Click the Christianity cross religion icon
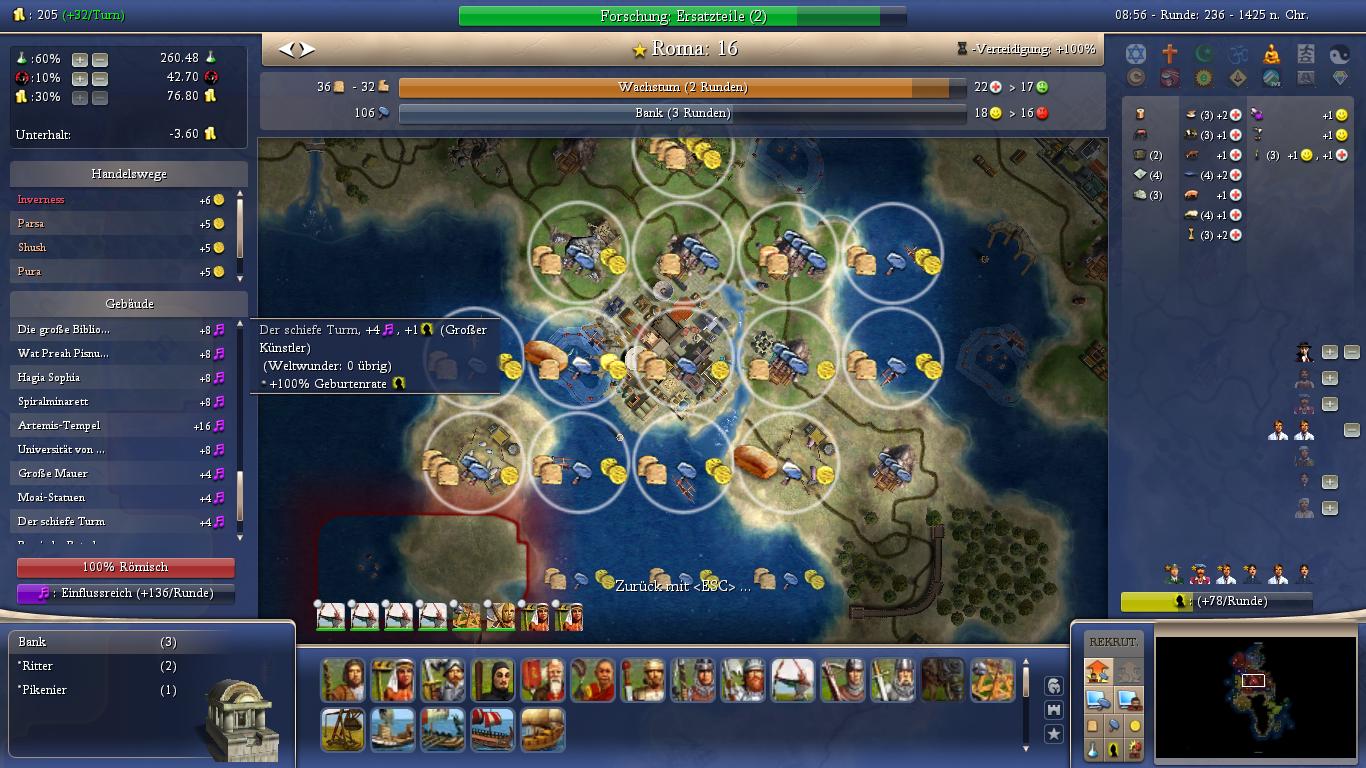This screenshot has width=1366, height=768. tap(1169, 54)
